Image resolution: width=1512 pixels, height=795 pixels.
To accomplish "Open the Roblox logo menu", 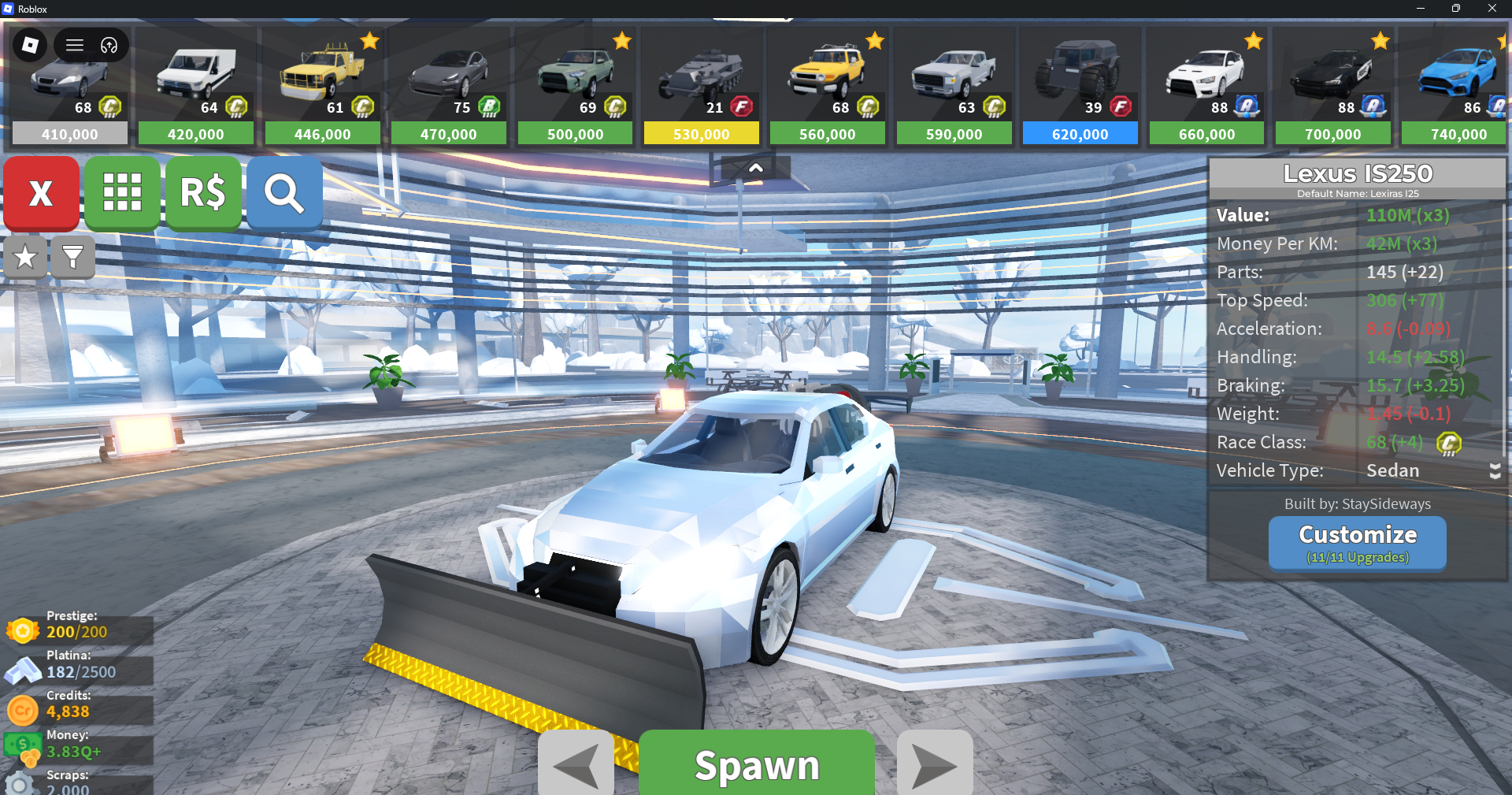I will pyautogui.click(x=30, y=45).
